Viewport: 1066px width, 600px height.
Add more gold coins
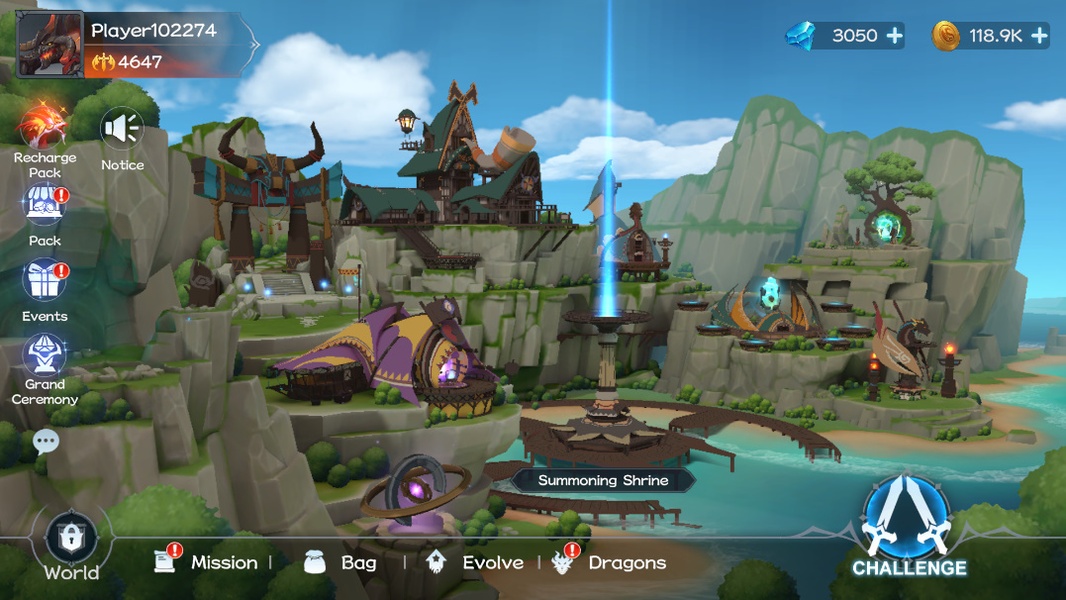1040,36
